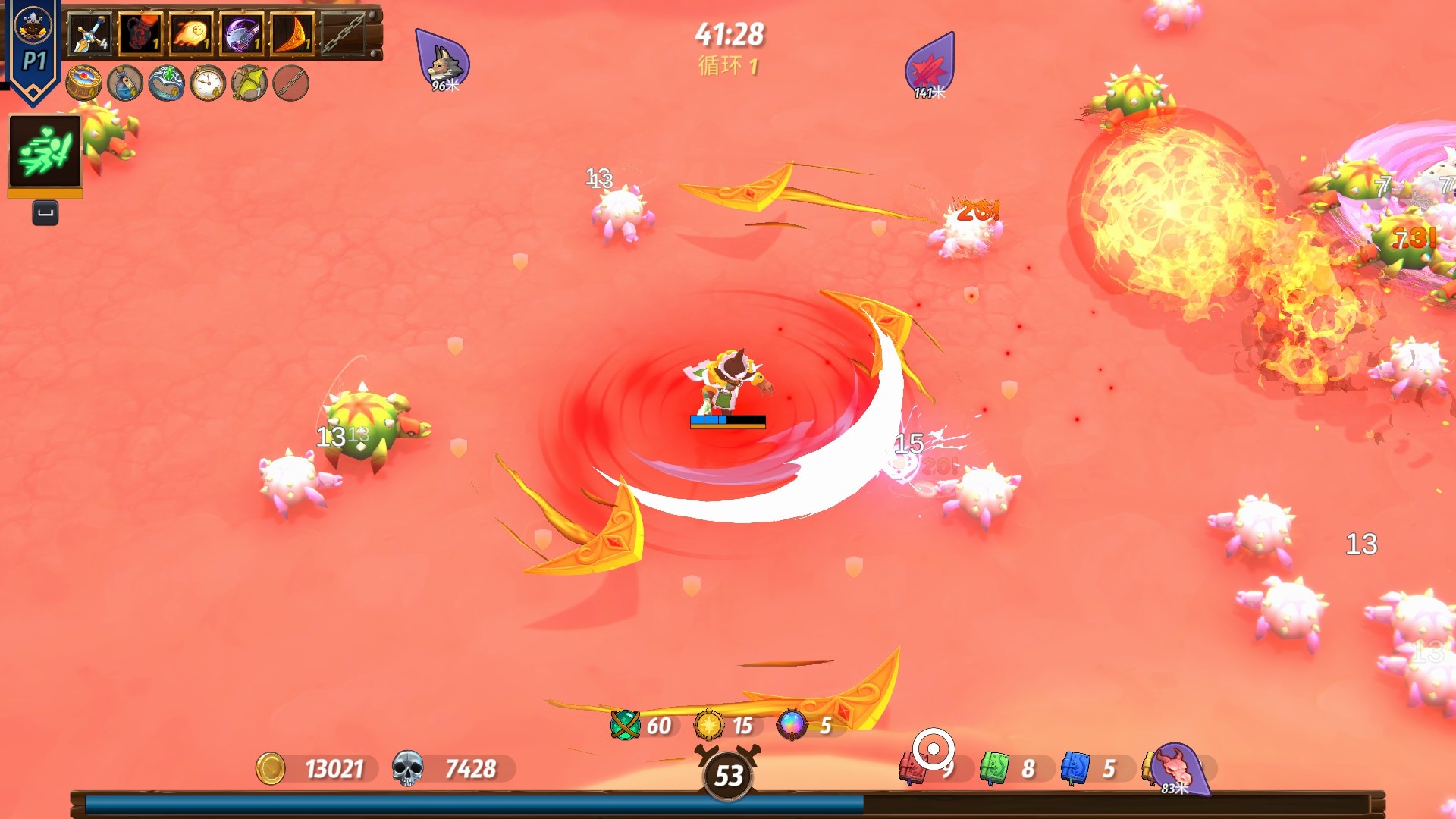1456x819 pixels.
Task: Select the red vase weapon slot
Action: pos(140,34)
